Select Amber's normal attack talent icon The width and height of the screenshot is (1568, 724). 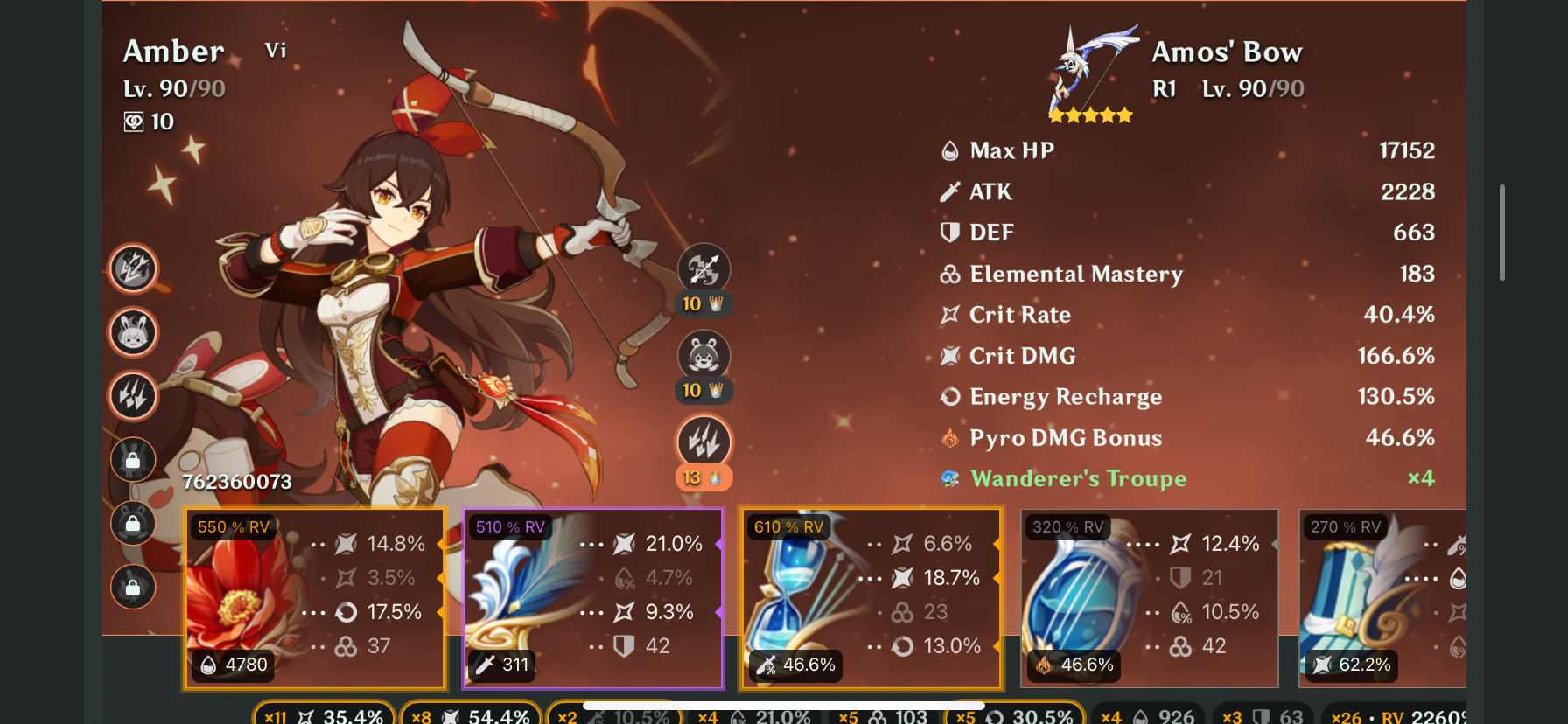tap(704, 268)
